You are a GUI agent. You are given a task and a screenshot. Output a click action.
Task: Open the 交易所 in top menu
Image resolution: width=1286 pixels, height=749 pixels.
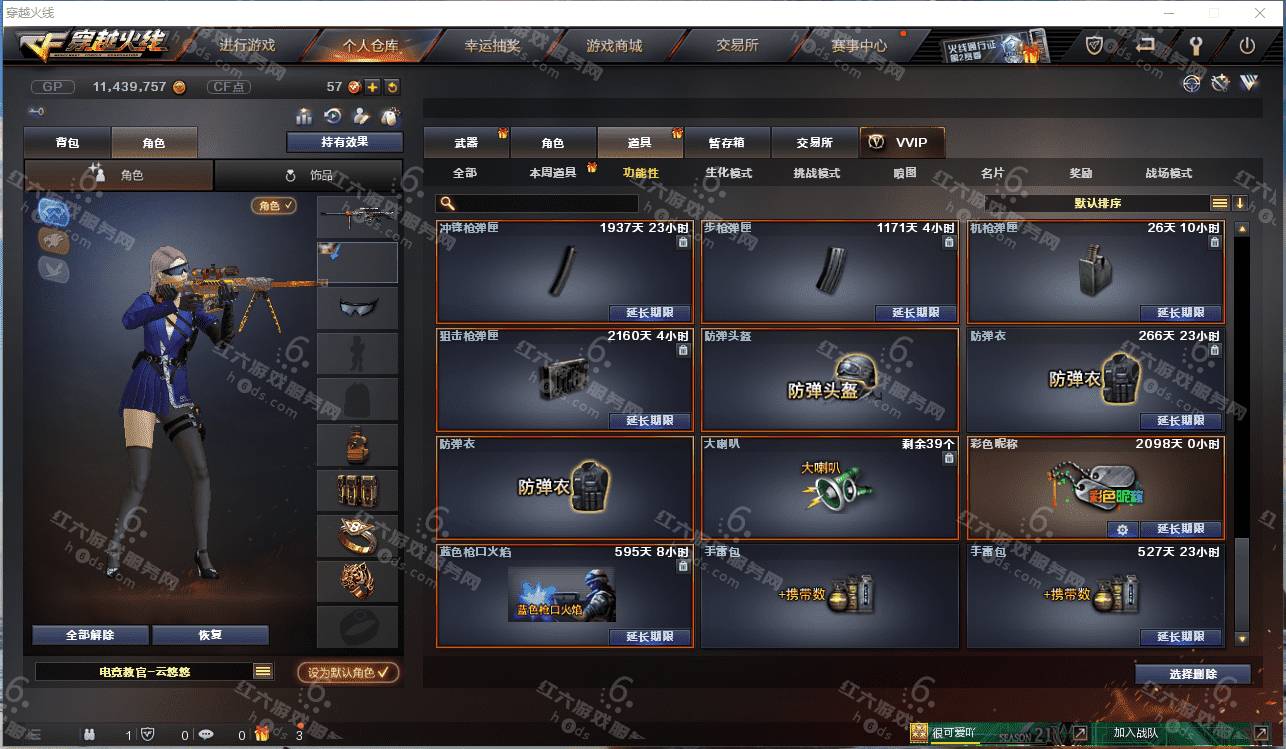pyautogui.click(x=737, y=45)
